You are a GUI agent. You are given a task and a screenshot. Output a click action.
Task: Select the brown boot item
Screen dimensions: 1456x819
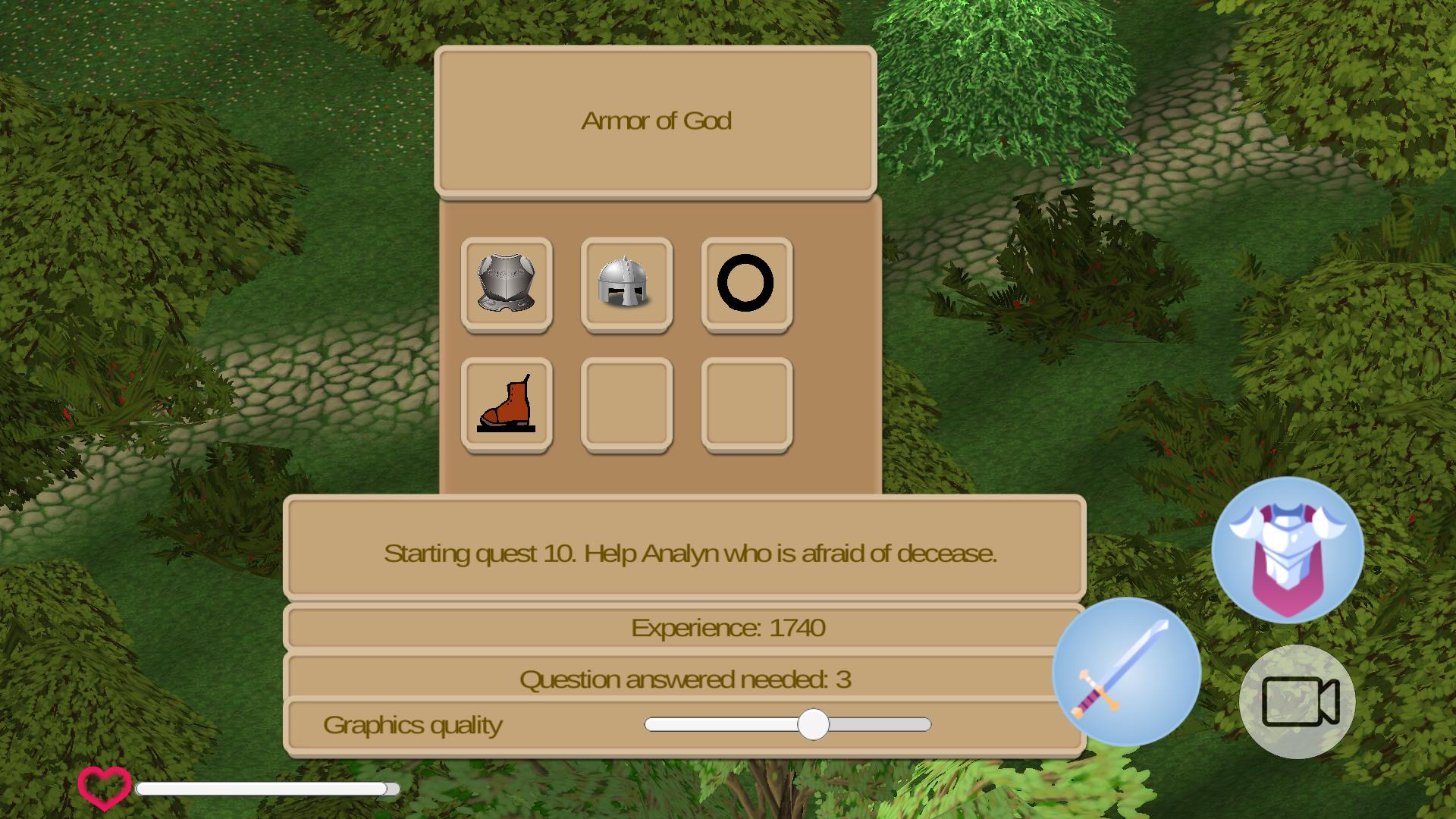click(507, 404)
